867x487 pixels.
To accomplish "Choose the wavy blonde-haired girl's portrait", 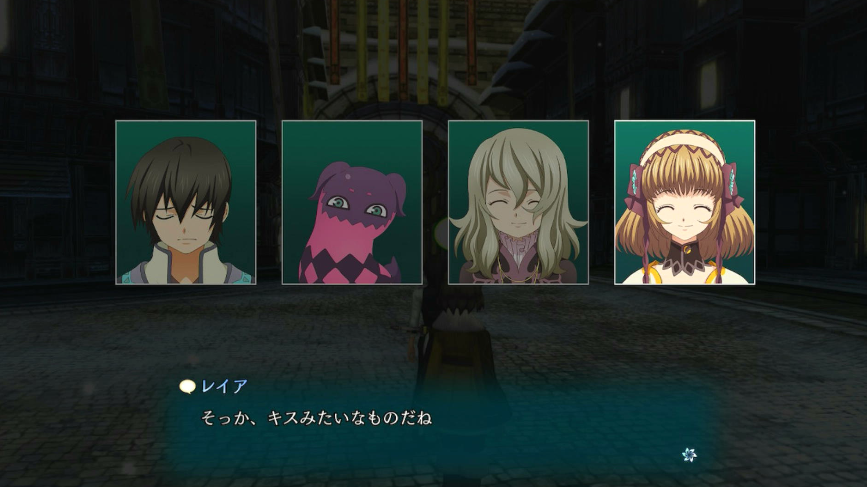I will 518,203.
